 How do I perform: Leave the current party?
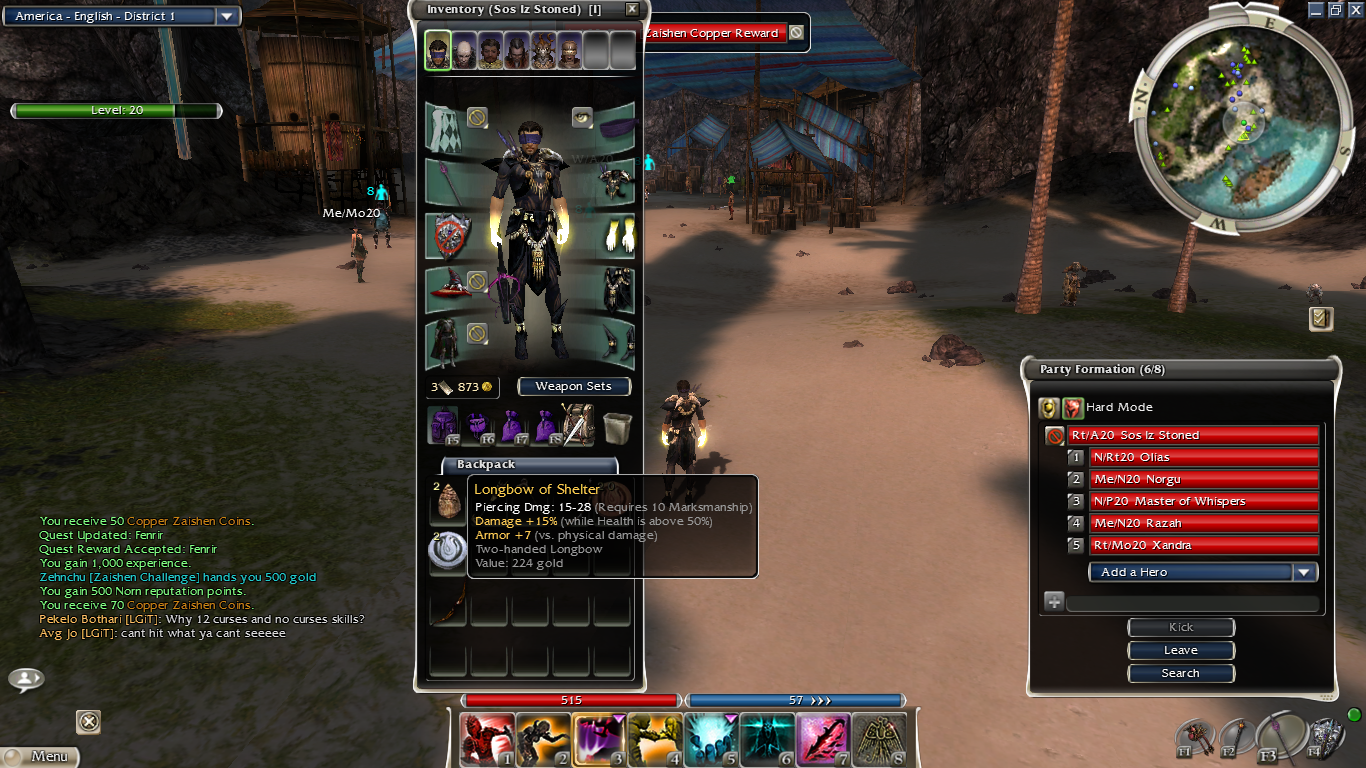[x=1181, y=650]
